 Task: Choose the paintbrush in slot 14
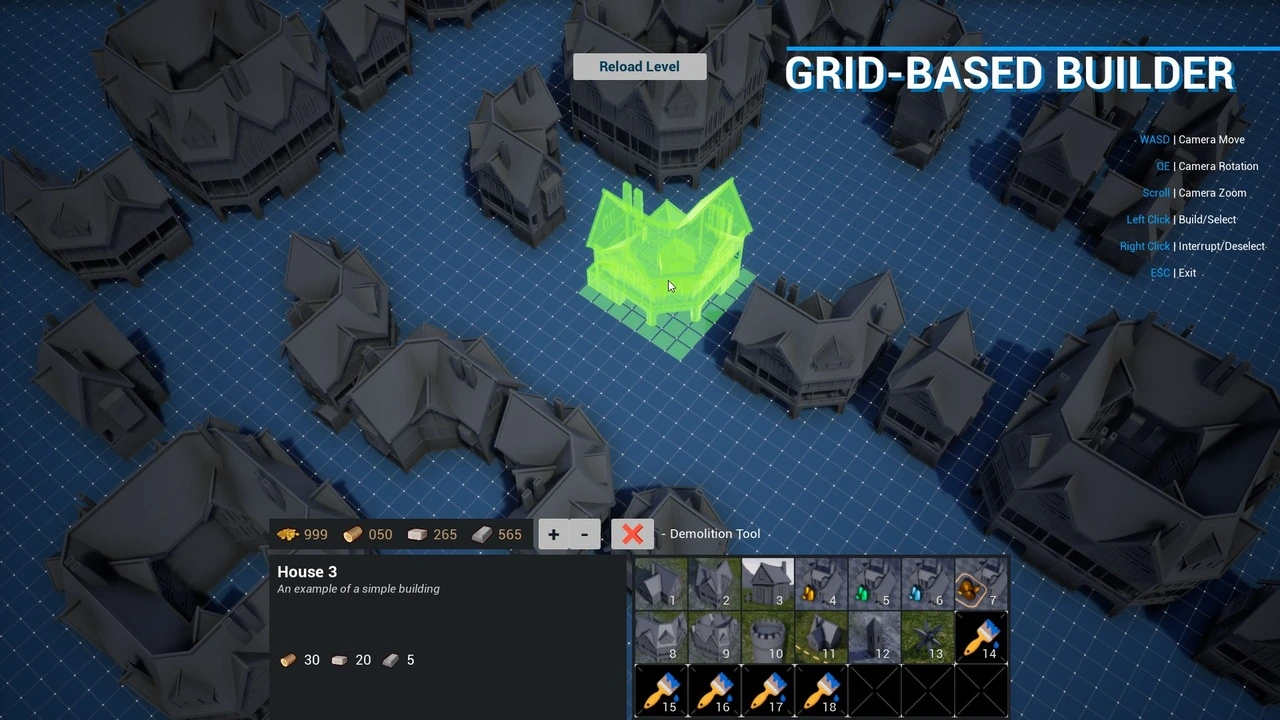pyautogui.click(x=981, y=637)
